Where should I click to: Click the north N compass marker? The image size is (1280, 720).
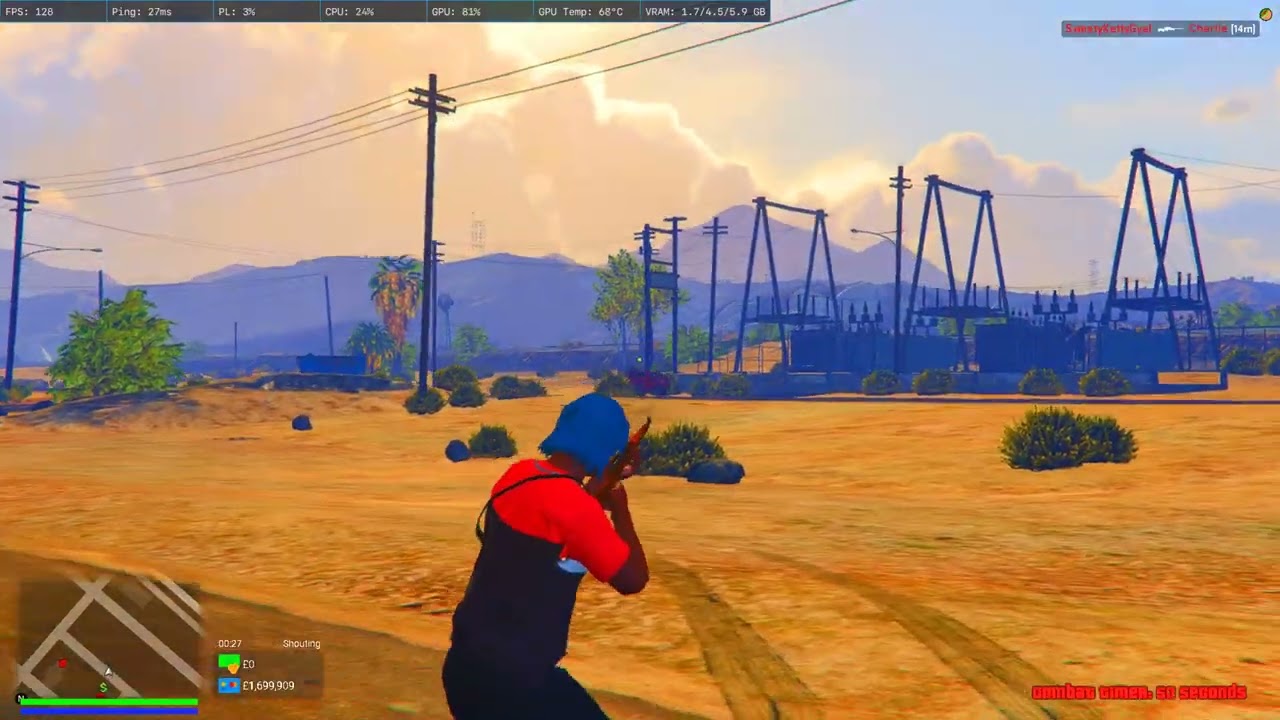point(20,698)
